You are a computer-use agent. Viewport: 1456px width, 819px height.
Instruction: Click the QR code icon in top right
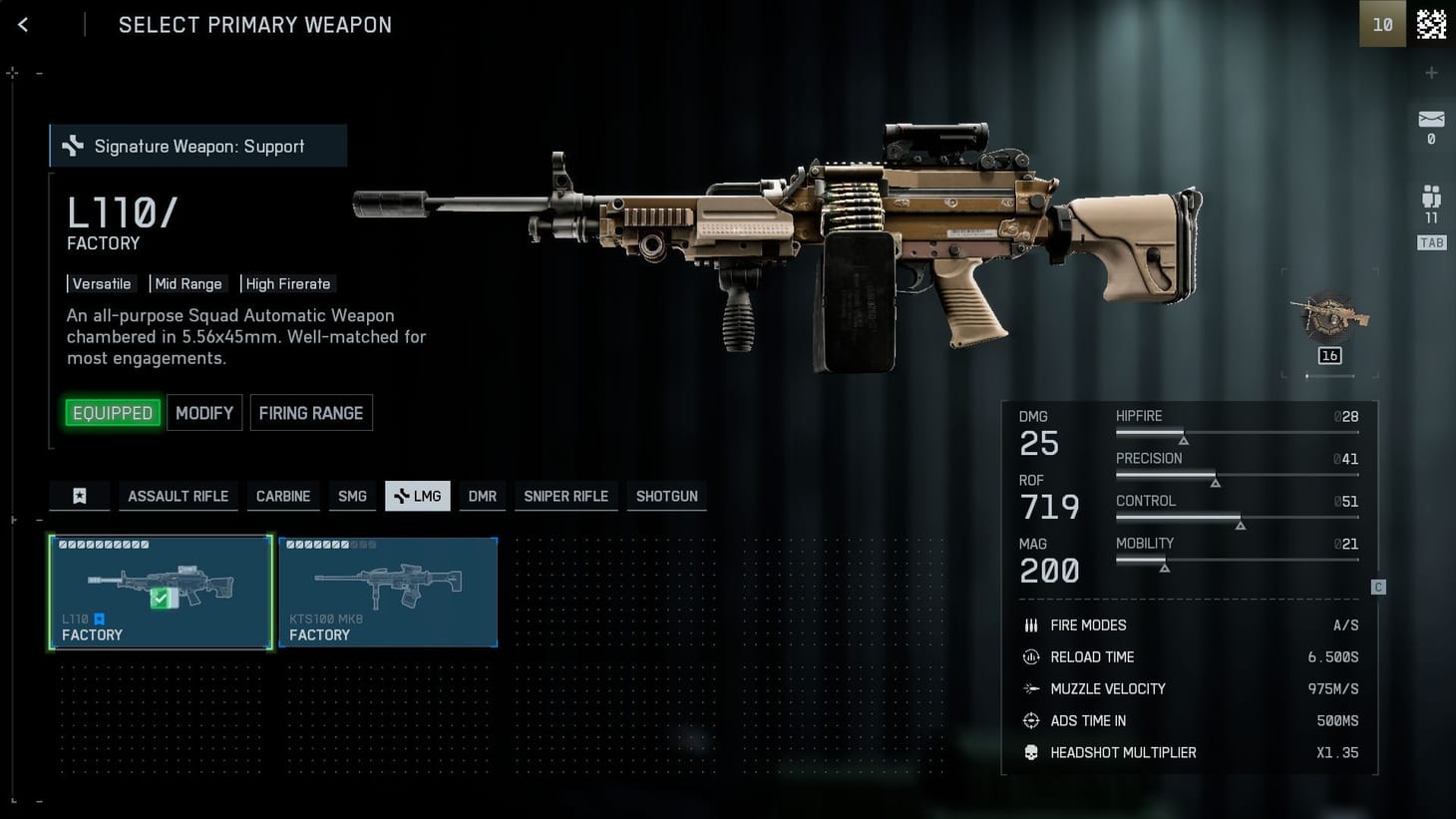1431,24
